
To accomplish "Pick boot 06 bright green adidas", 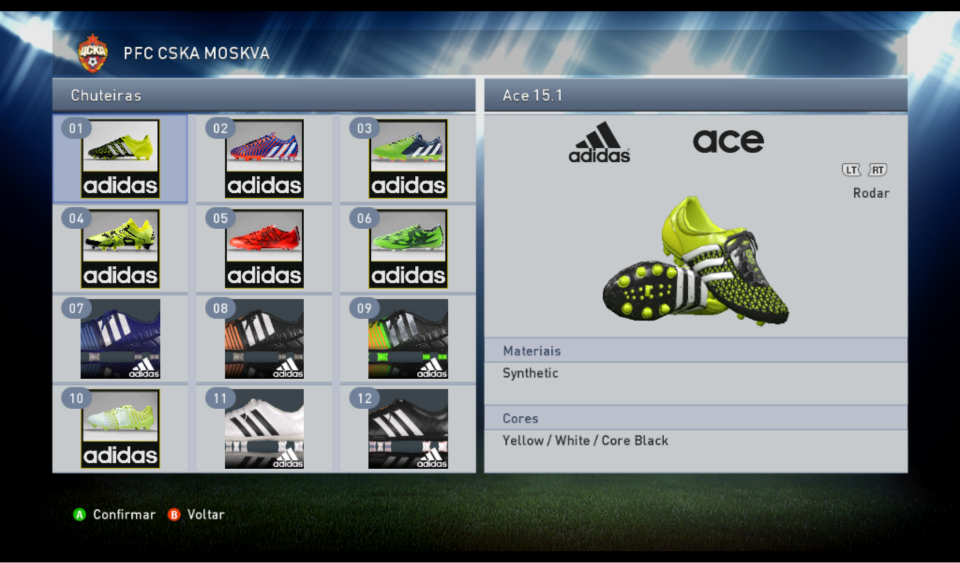I will point(408,248).
